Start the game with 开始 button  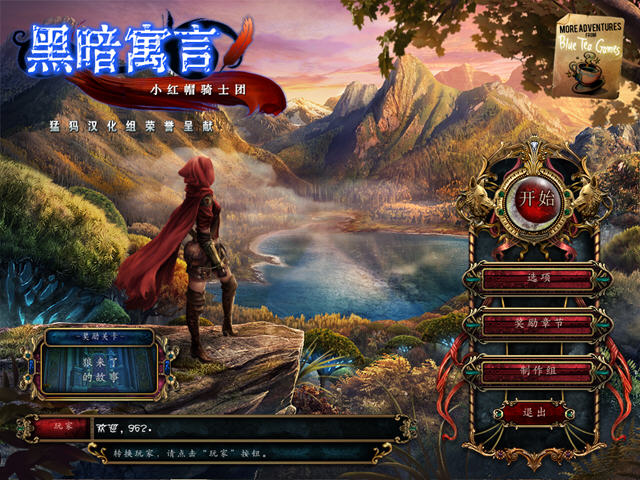(x=532, y=196)
